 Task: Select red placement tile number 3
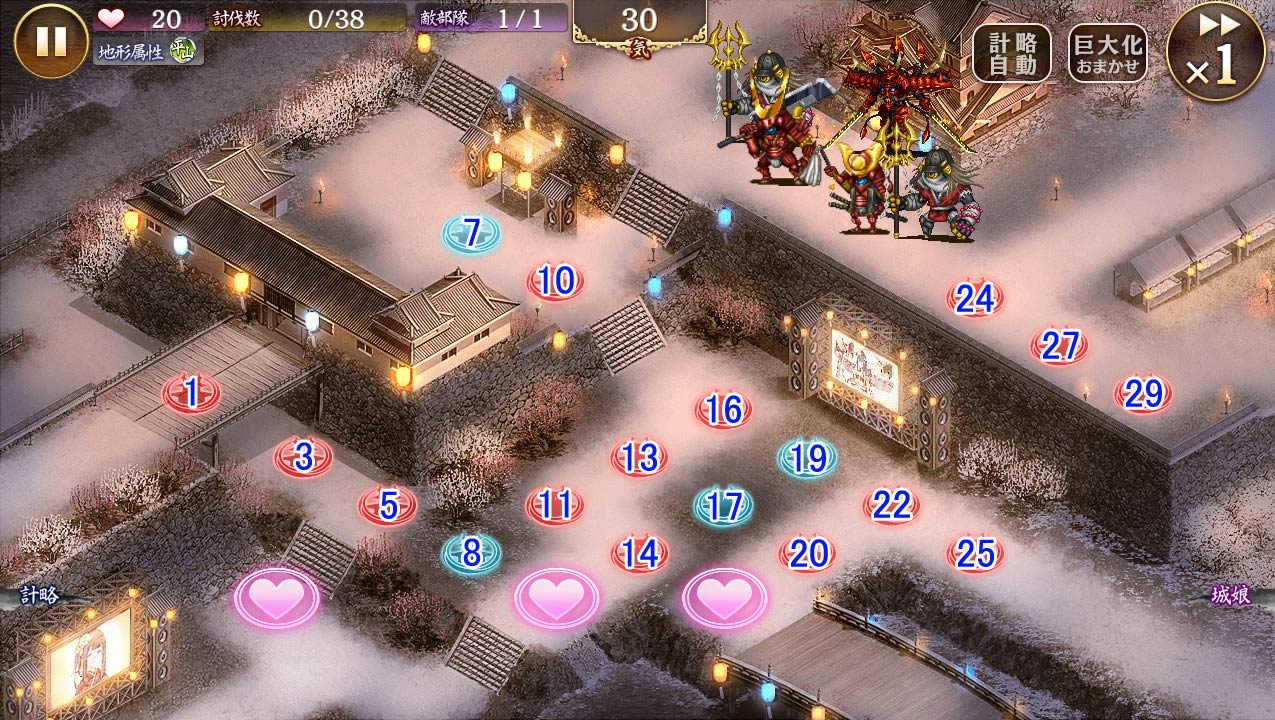(x=303, y=457)
